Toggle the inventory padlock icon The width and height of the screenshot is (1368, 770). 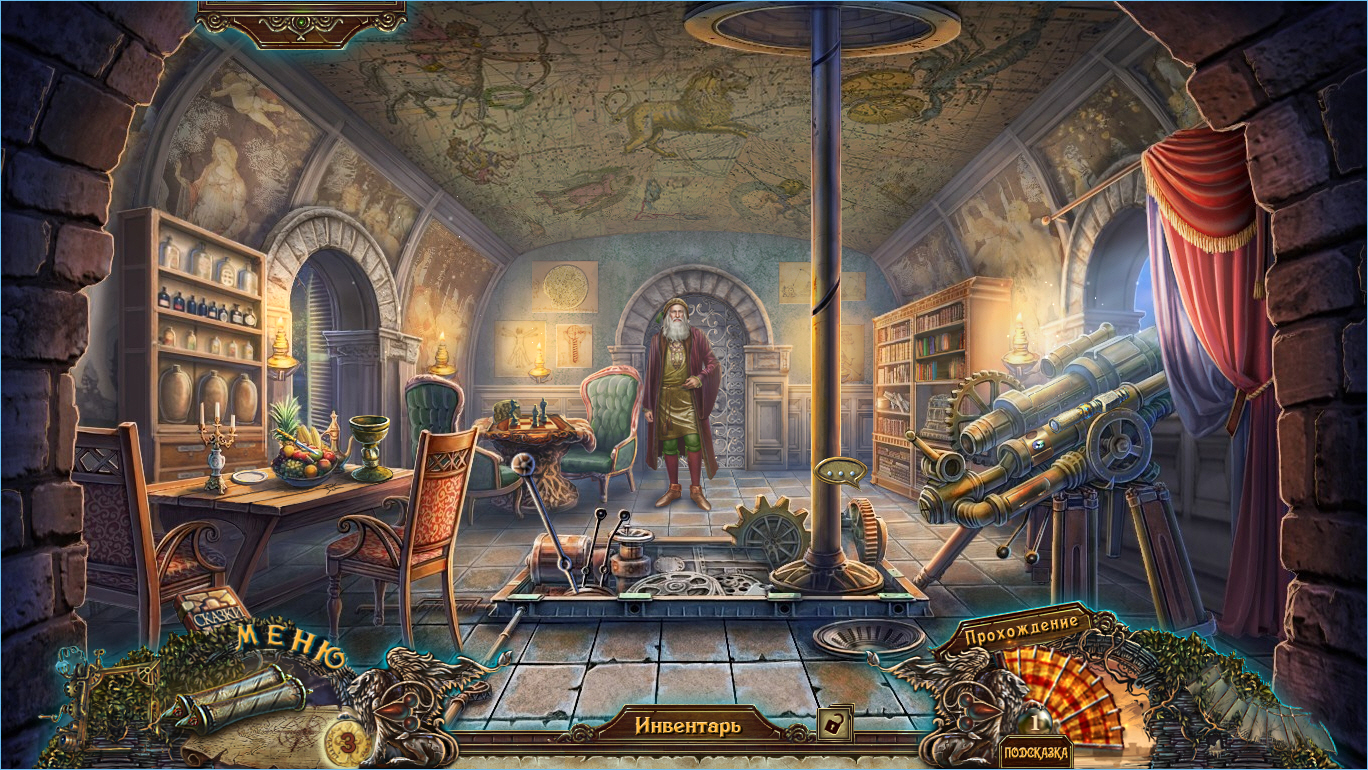point(830,723)
